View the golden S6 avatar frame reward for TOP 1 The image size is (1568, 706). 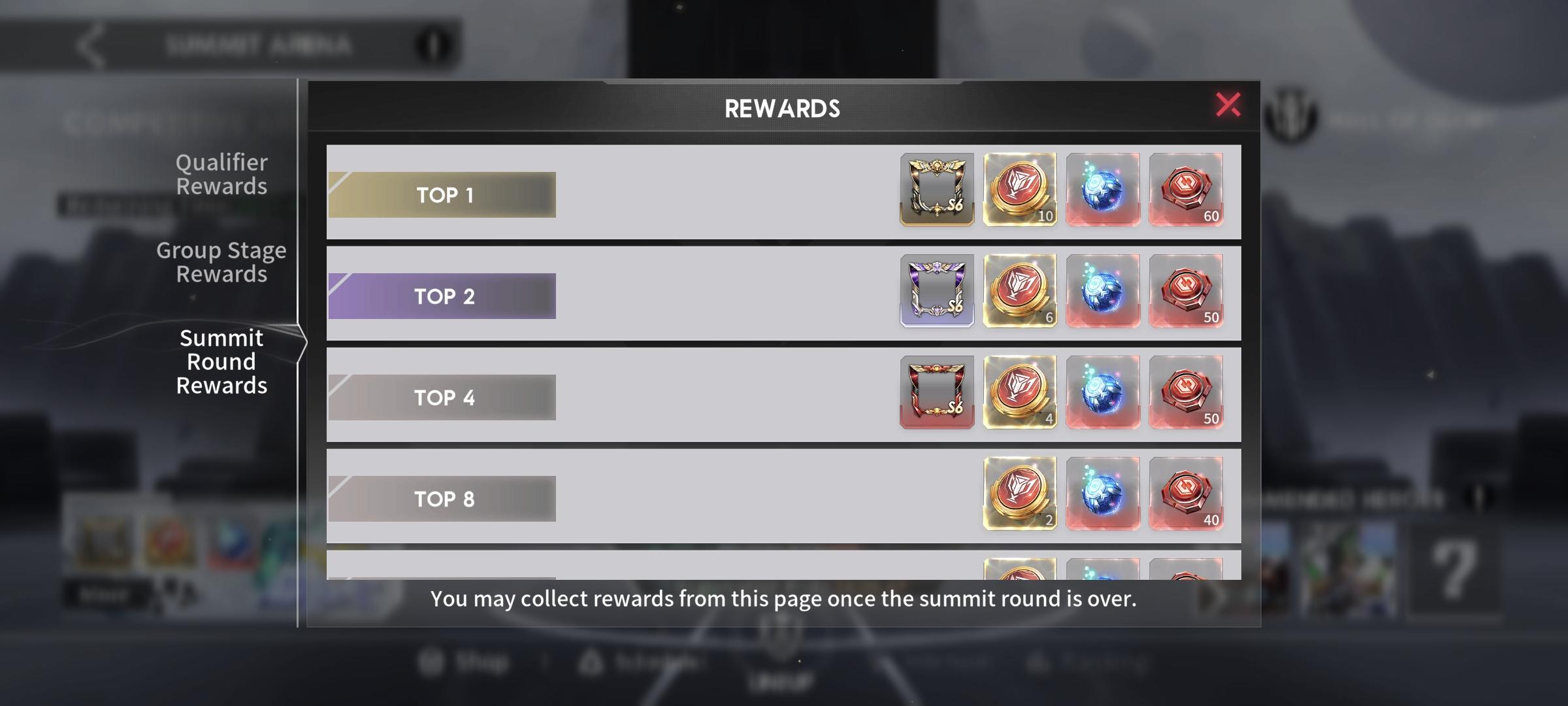(937, 190)
